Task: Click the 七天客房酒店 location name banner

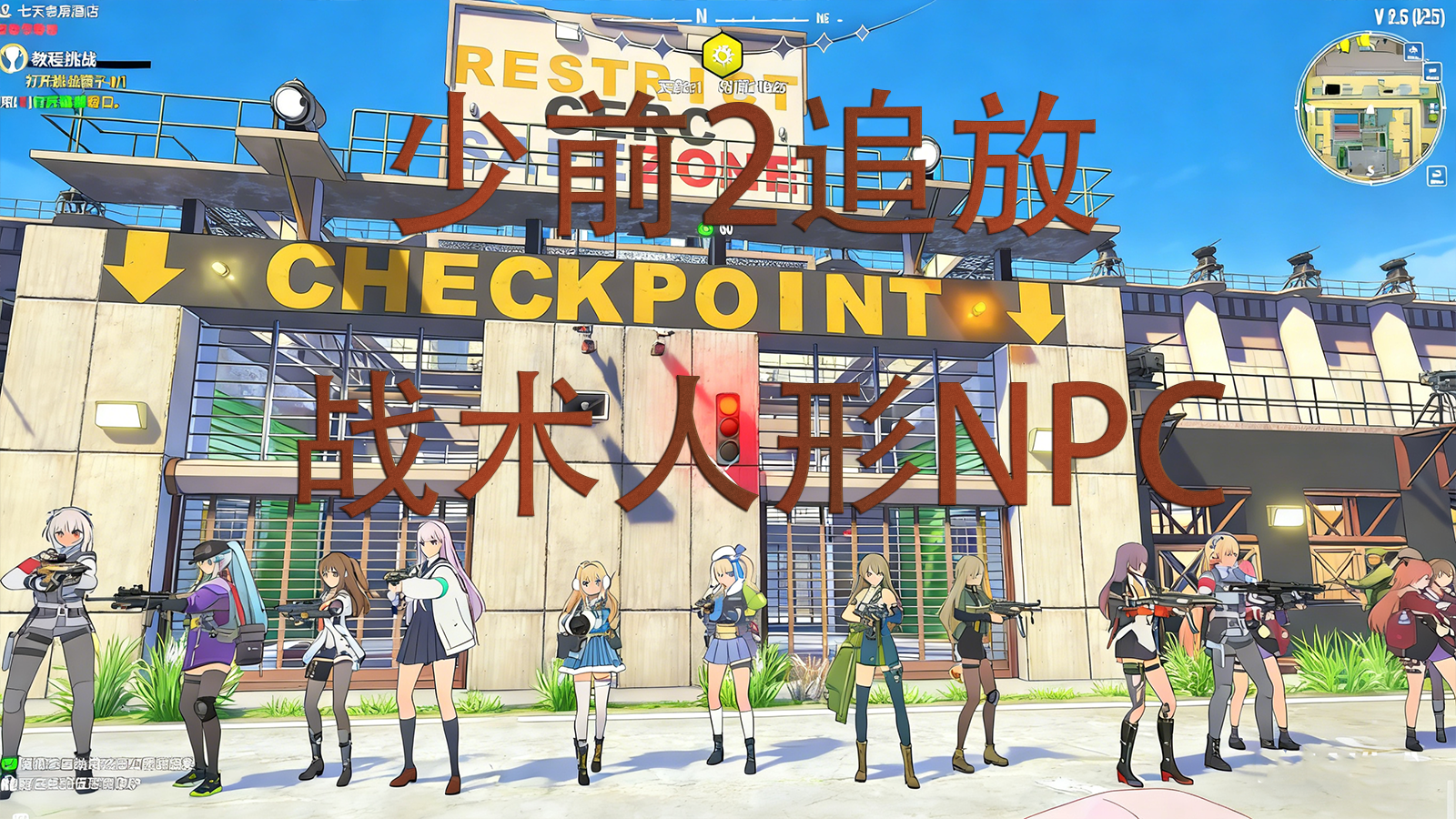Action: tap(58, 11)
